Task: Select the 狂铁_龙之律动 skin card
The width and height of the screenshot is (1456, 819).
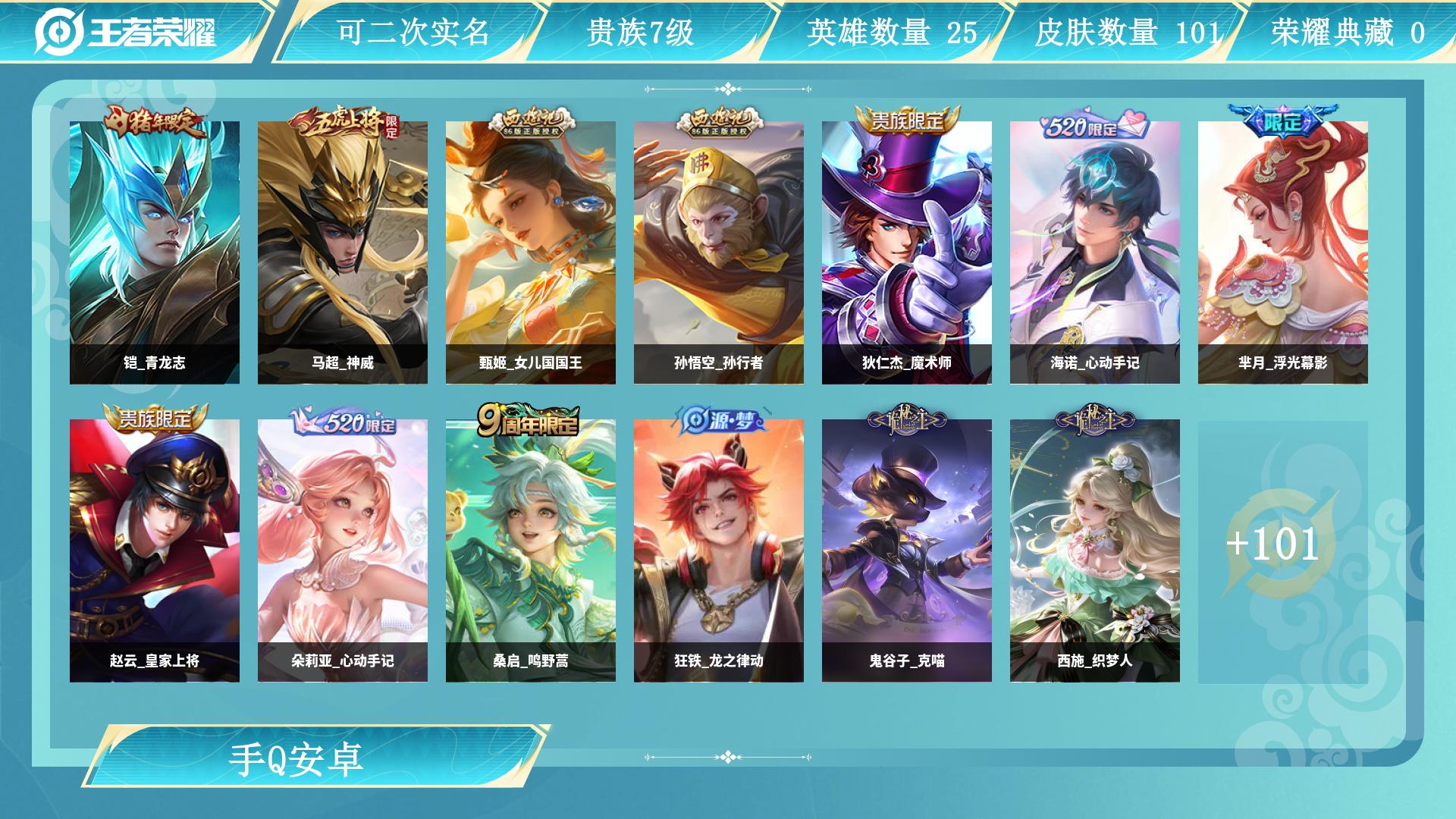Action: pos(719,551)
